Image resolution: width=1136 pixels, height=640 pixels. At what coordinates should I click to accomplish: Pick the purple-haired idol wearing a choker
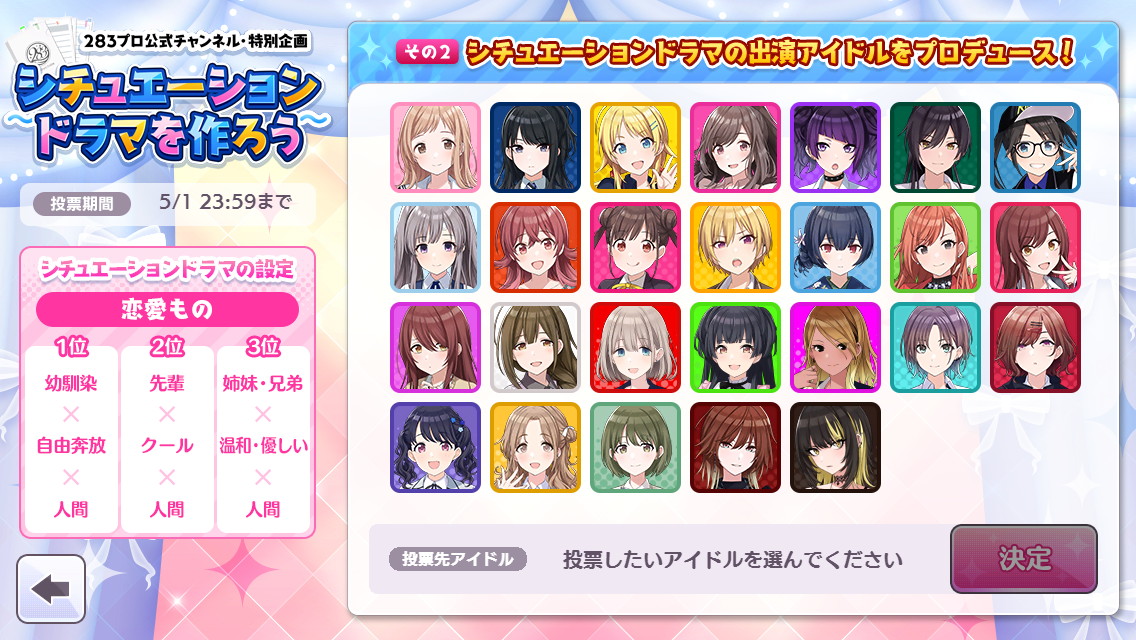click(x=835, y=147)
